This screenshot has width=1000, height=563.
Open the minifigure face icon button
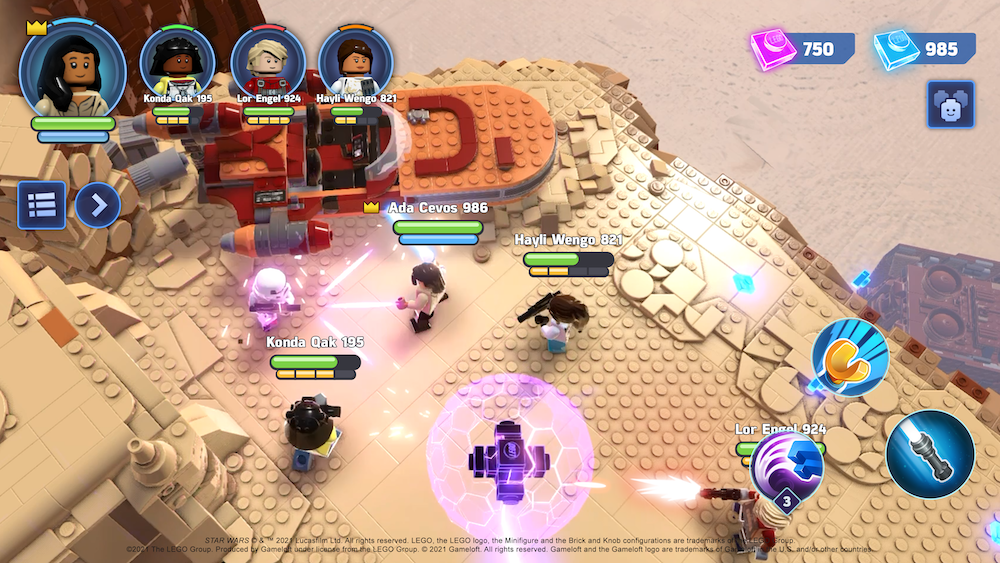coord(950,105)
